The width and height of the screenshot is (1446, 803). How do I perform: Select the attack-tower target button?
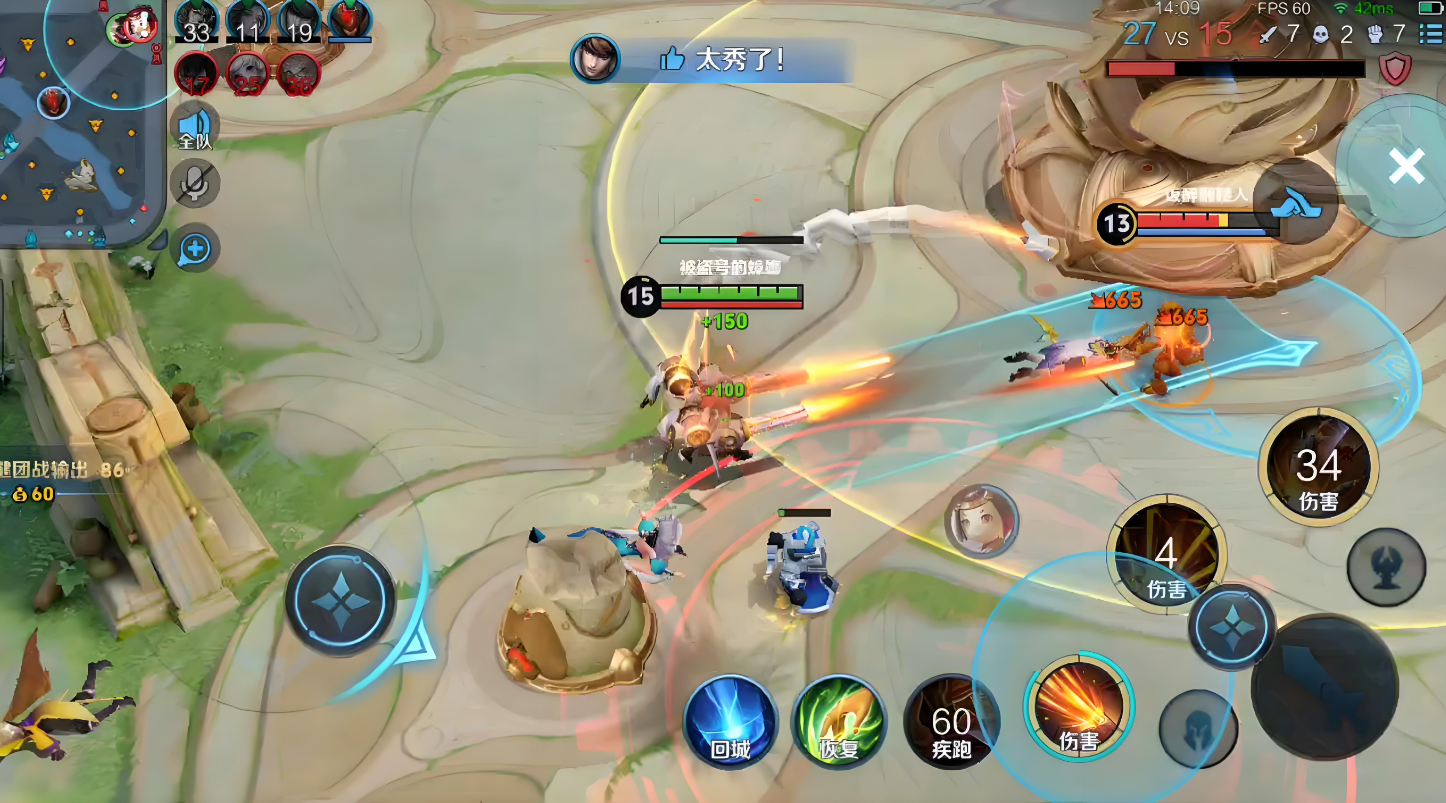point(1385,568)
